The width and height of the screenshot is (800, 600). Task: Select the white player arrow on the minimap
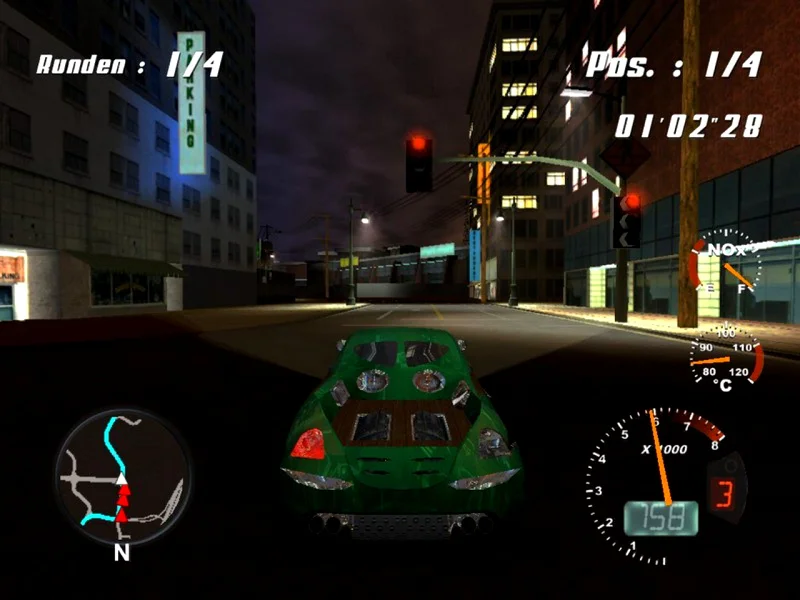coord(122,482)
